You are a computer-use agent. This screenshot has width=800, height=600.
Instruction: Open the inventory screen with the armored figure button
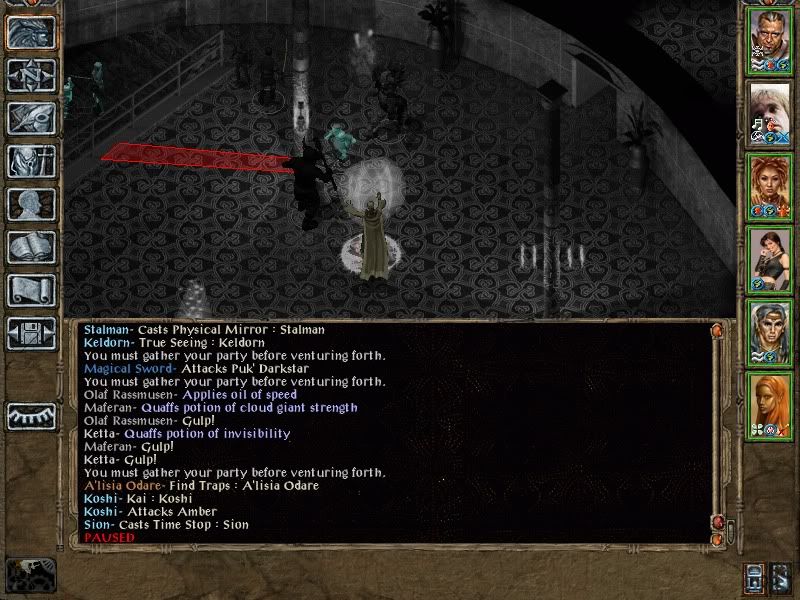30,161
